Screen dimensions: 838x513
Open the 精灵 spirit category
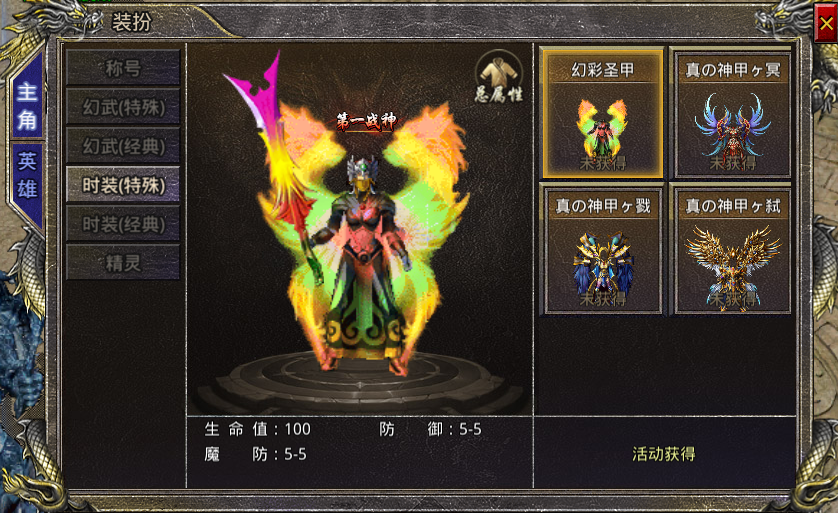point(123,262)
